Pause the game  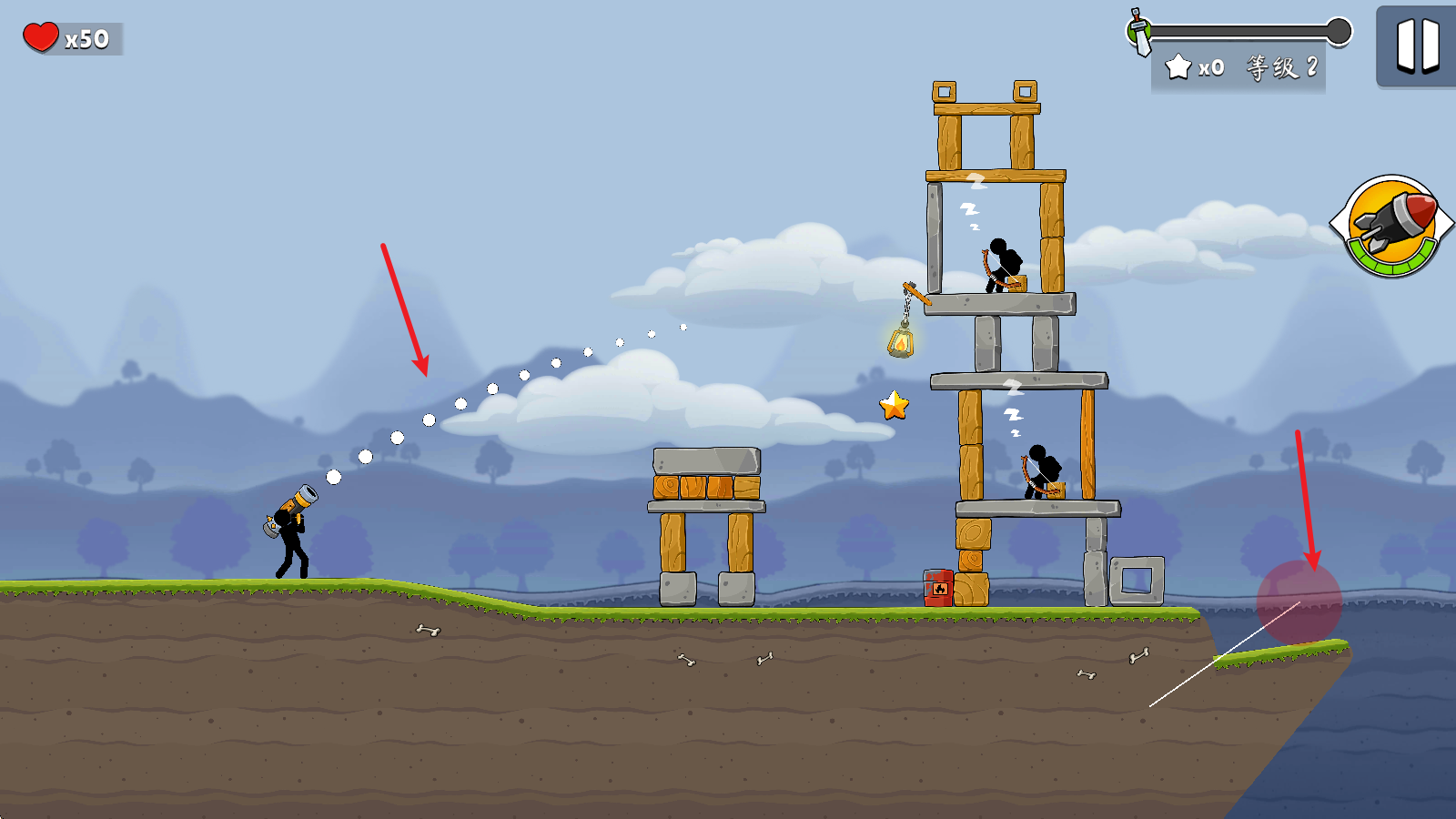pos(1417,45)
